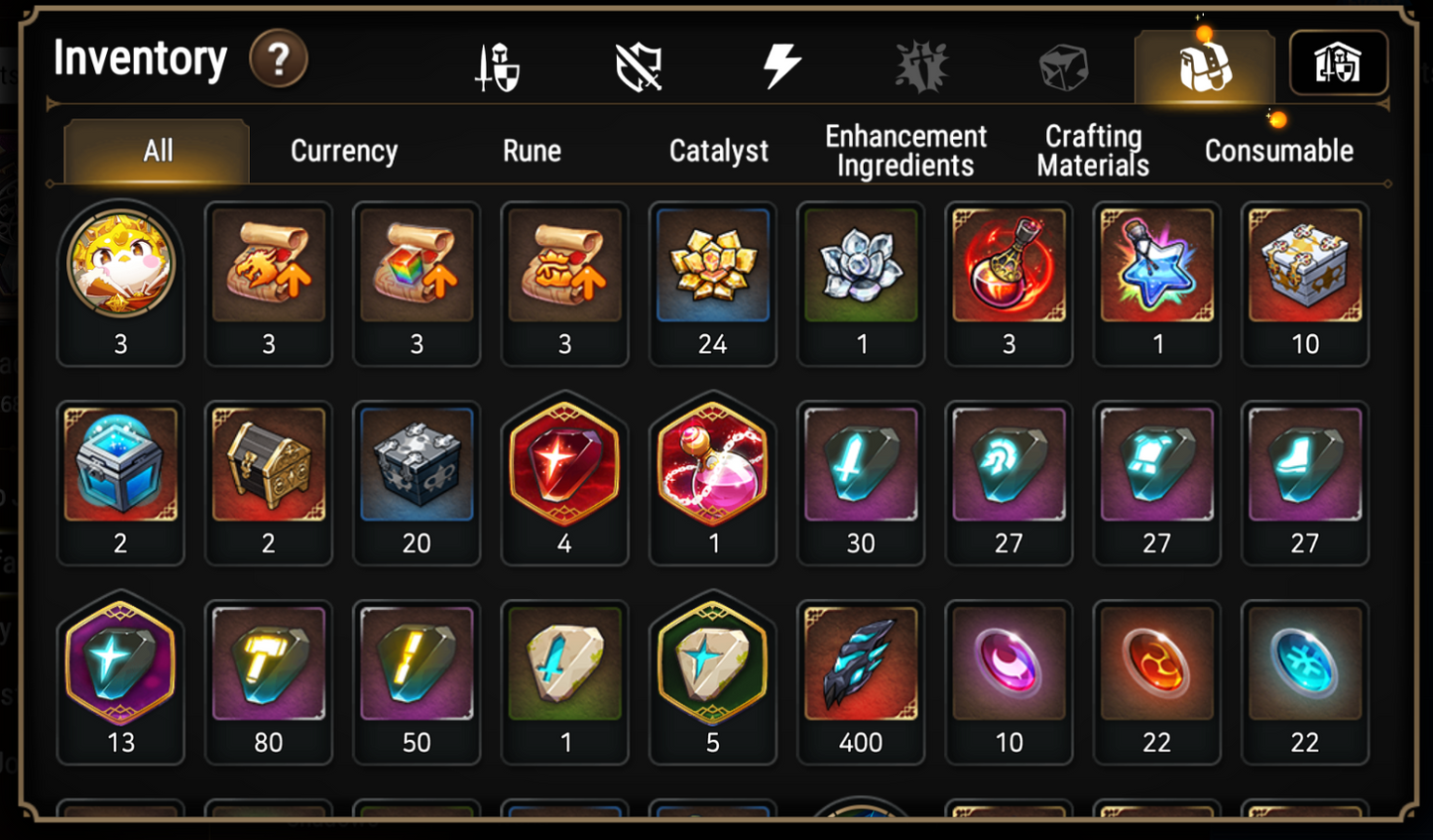The image size is (1433, 840).
Task: Click the yellow penguin pet portrait item
Action: pos(120,265)
